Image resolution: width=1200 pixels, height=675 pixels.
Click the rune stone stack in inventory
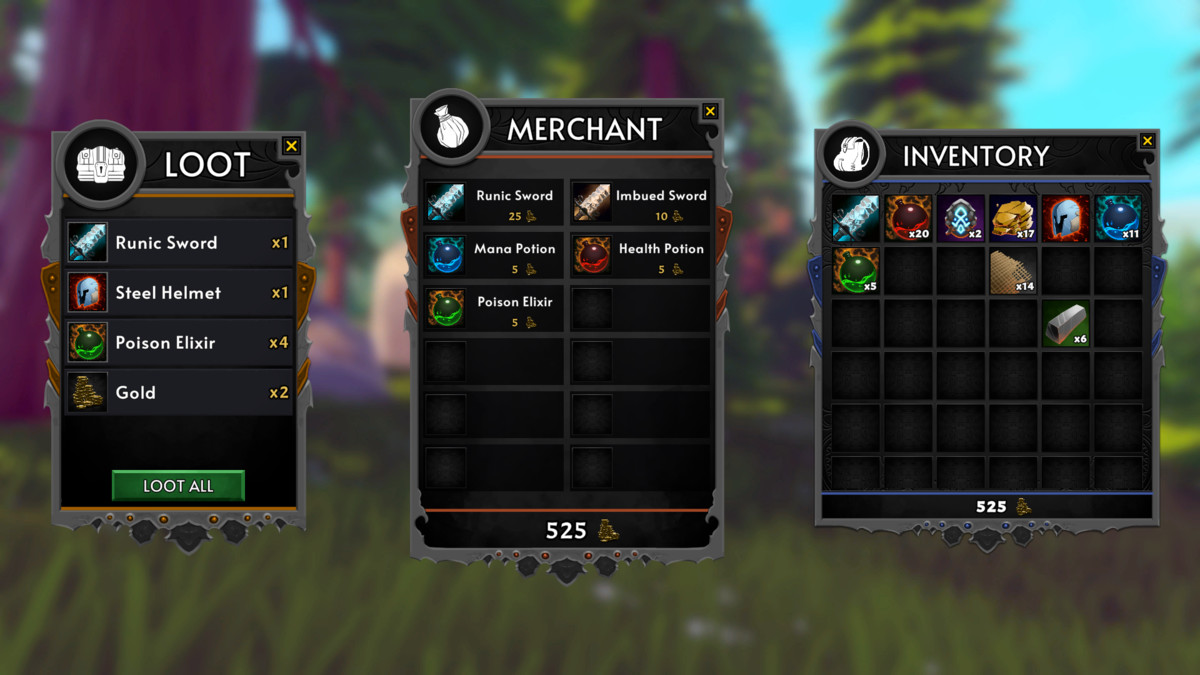[960, 219]
